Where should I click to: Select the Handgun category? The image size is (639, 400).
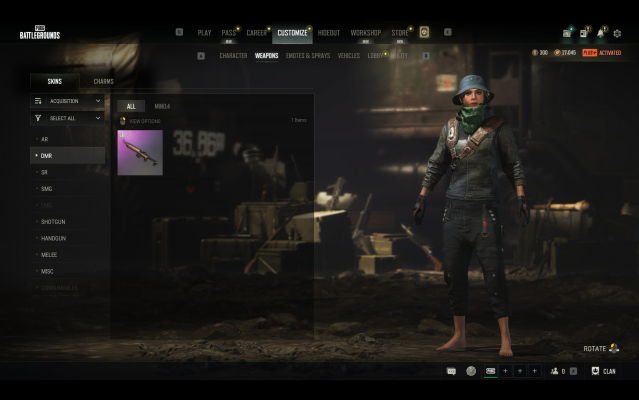click(x=54, y=238)
